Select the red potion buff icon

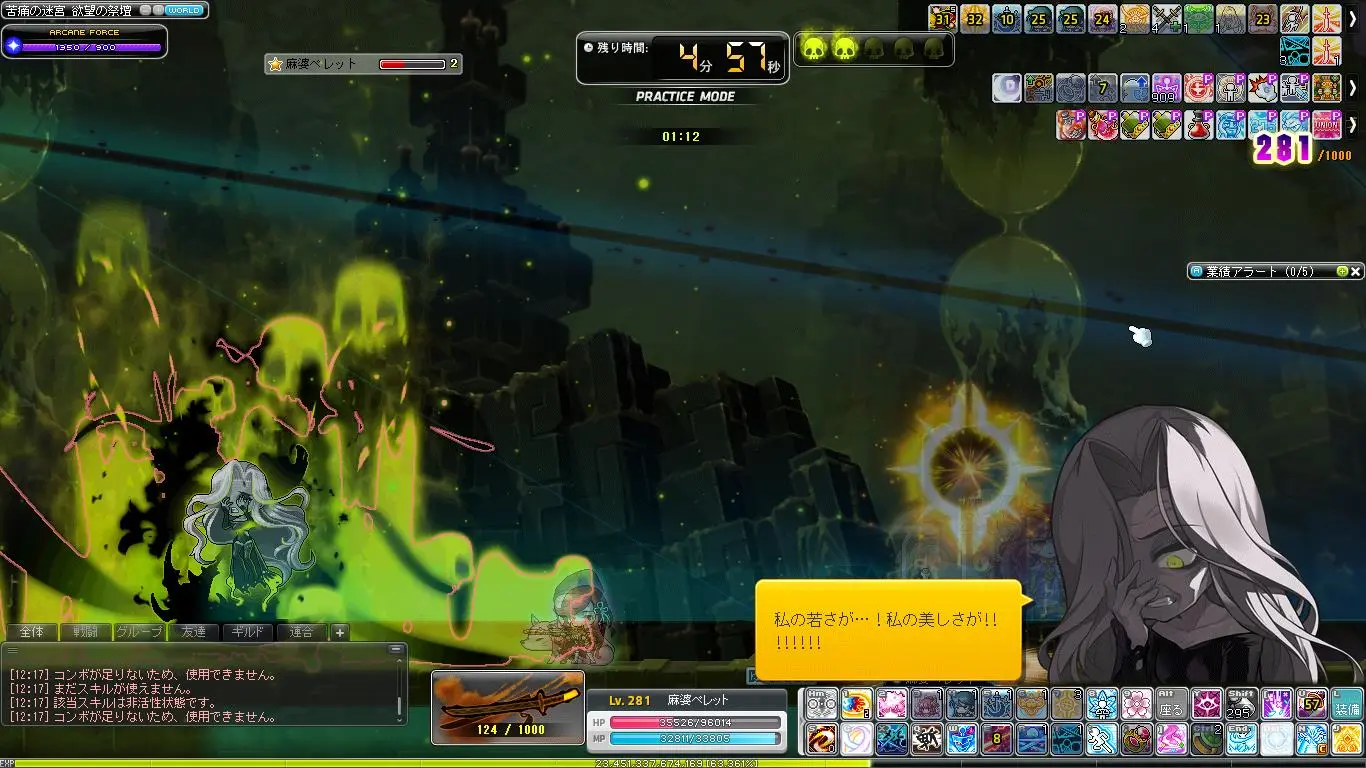pos(1199,125)
